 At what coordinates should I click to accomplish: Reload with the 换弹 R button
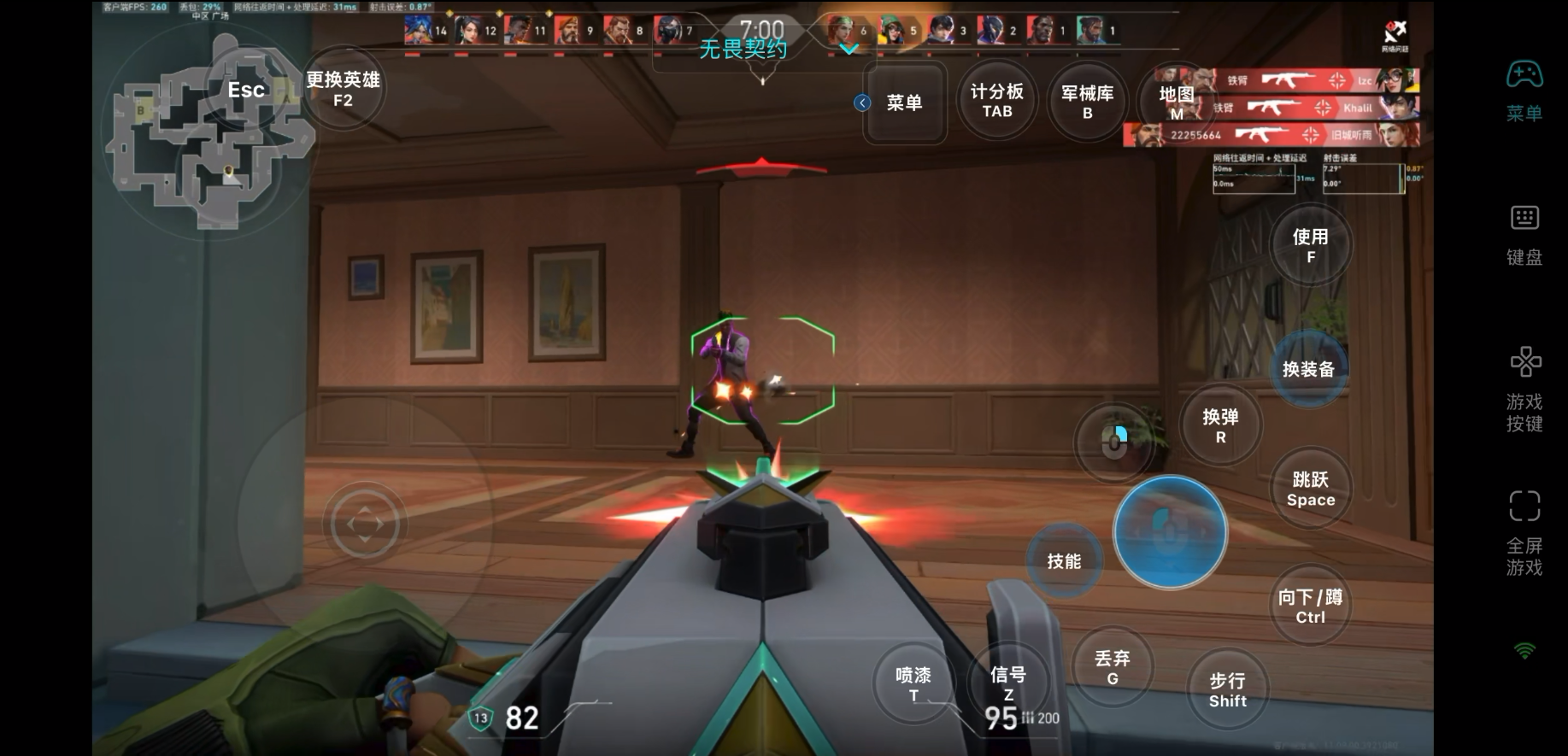coord(1220,425)
